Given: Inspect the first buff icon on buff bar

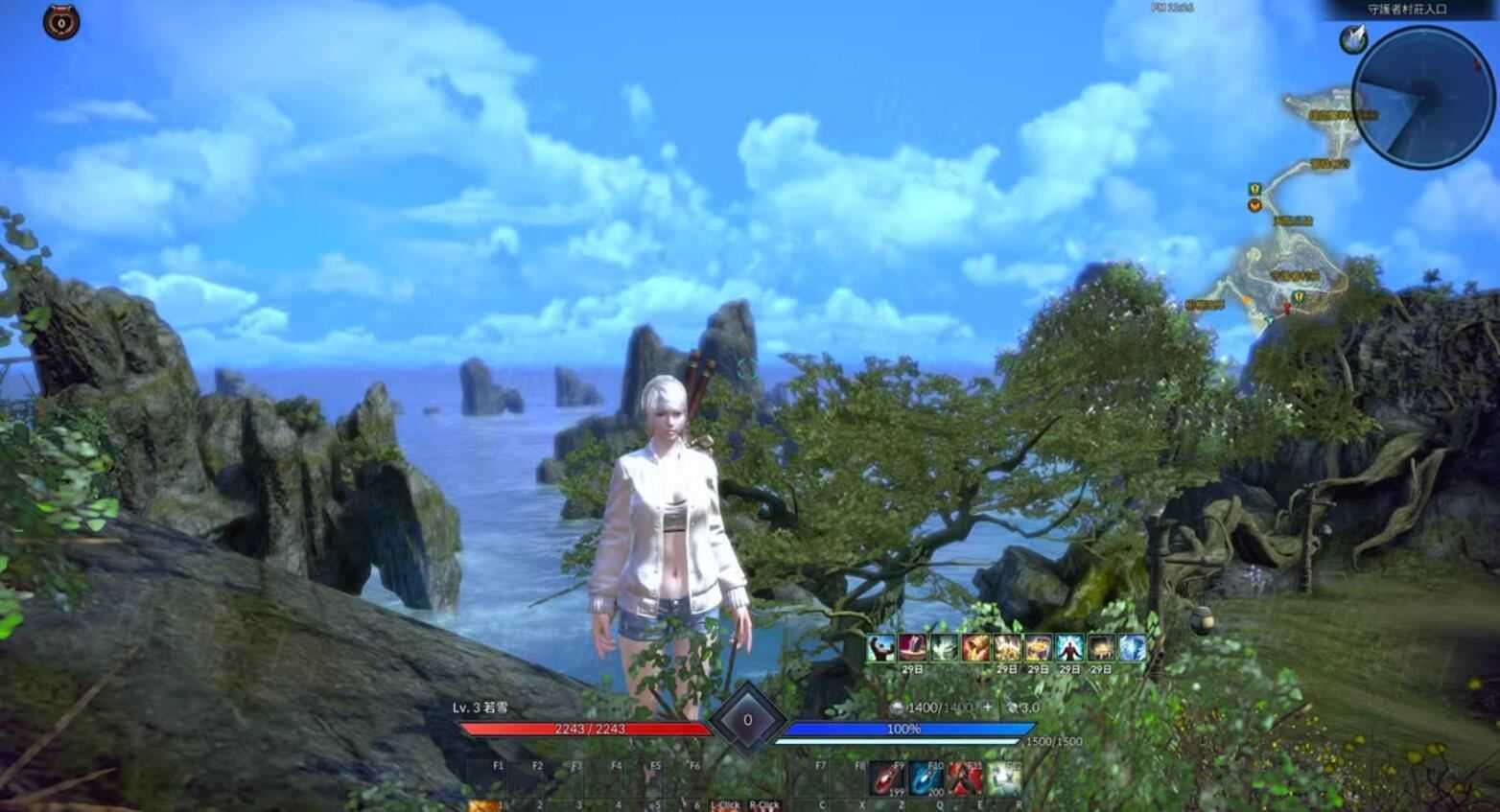Looking at the screenshot, I should coord(879,647).
